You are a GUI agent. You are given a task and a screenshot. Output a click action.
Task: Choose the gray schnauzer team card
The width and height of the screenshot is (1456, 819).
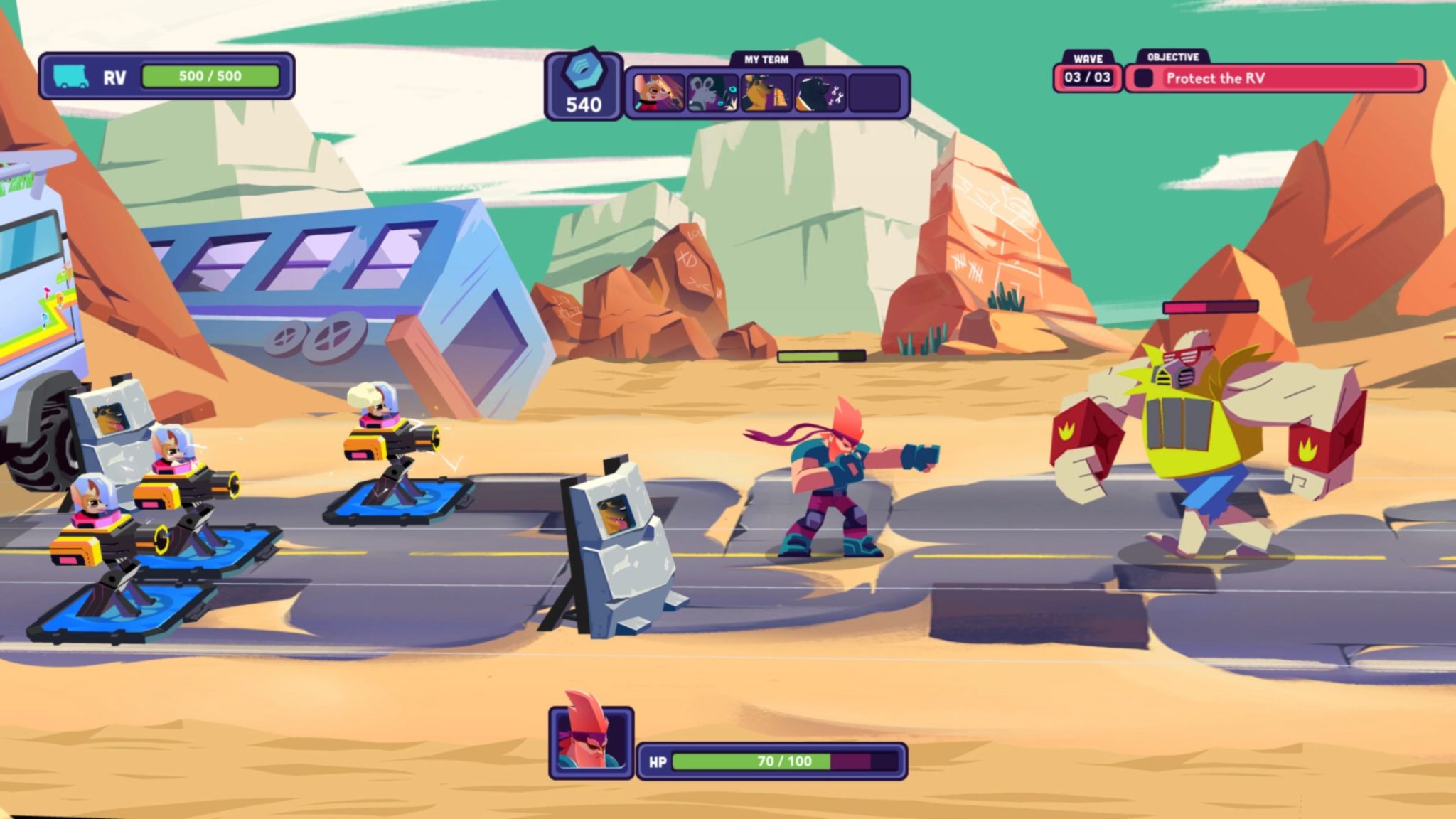(712, 93)
